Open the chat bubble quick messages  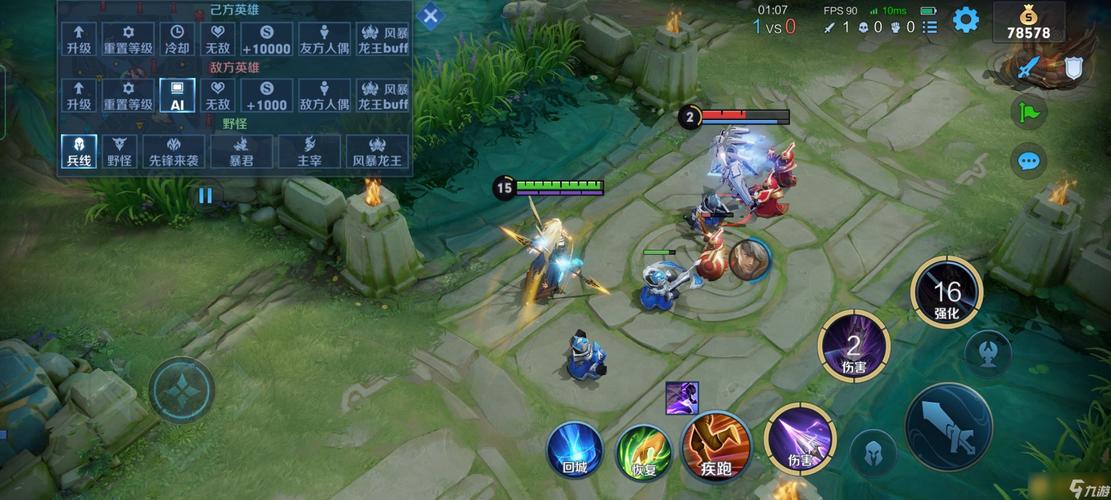tap(1027, 160)
